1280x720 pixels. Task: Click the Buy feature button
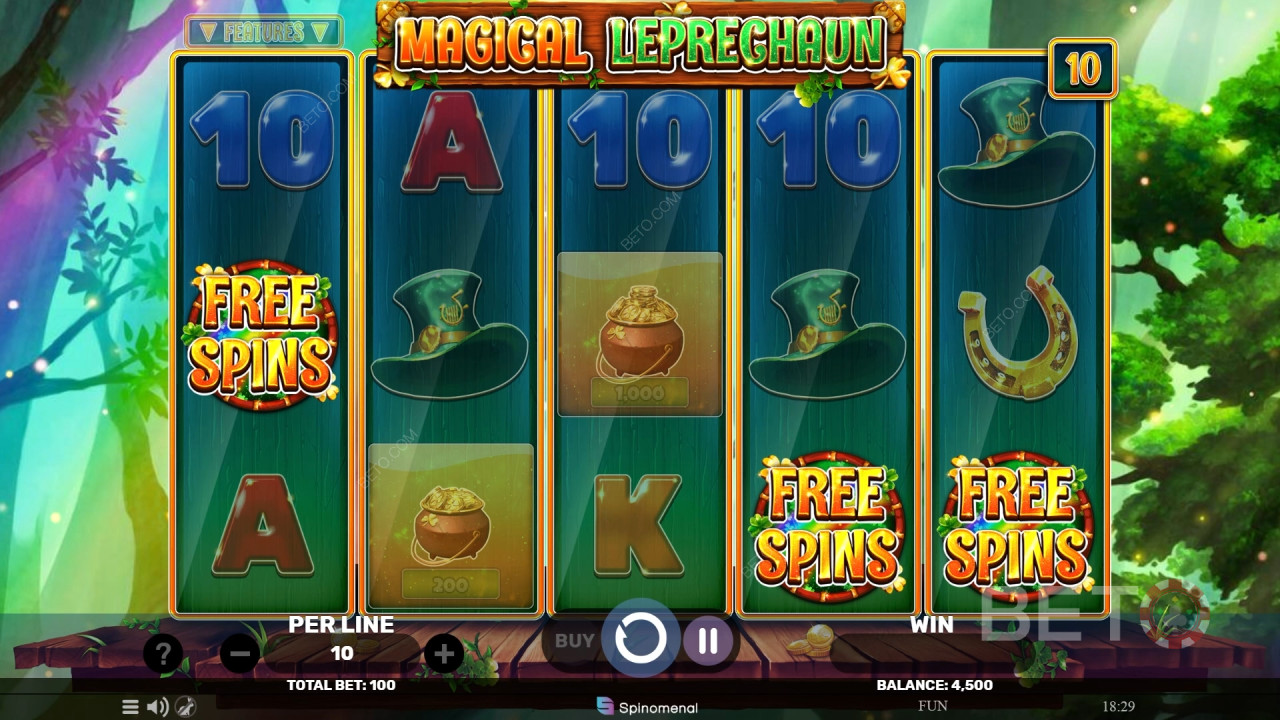[574, 641]
